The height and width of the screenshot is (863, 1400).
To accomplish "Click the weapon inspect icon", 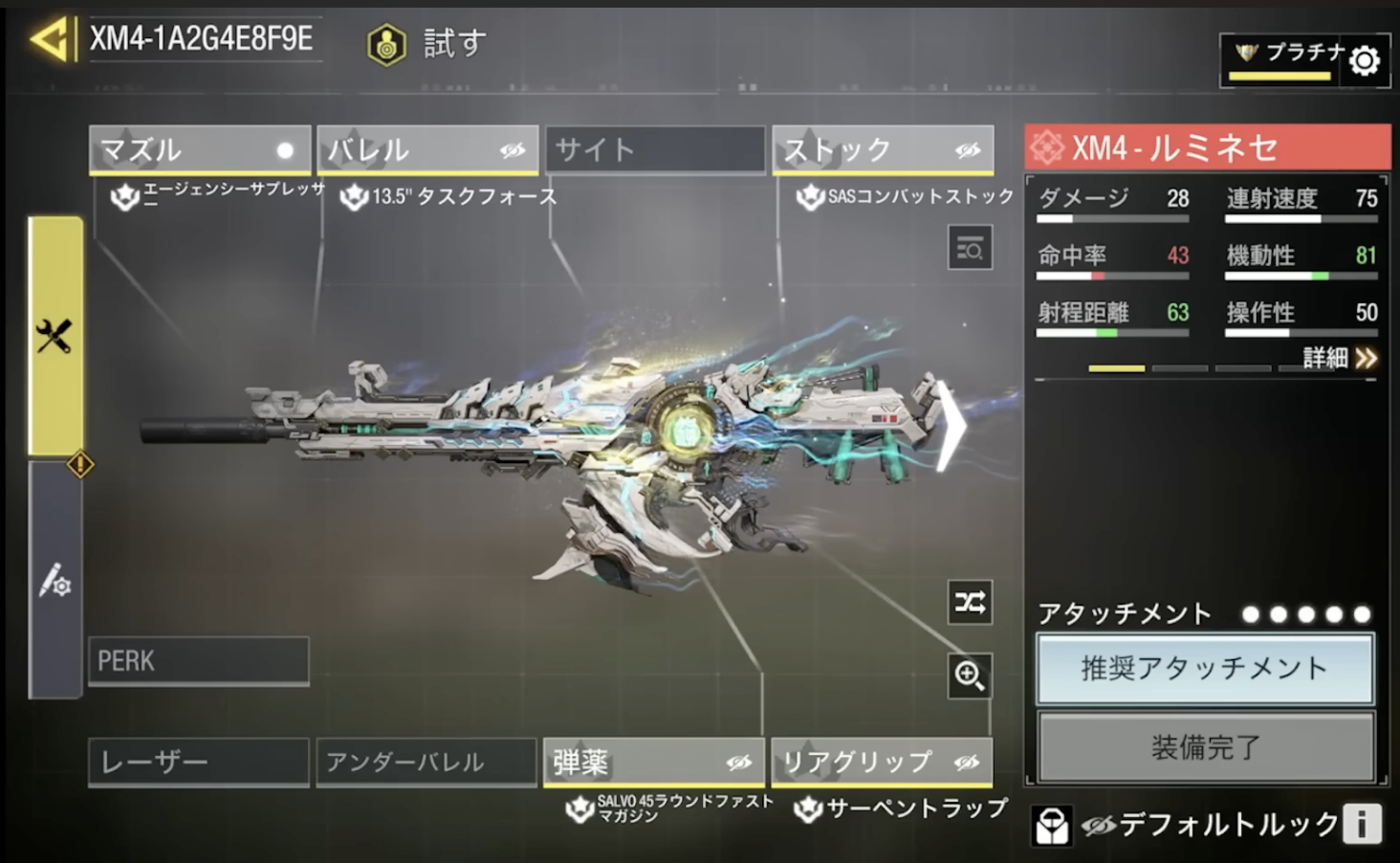I will (x=969, y=248).
